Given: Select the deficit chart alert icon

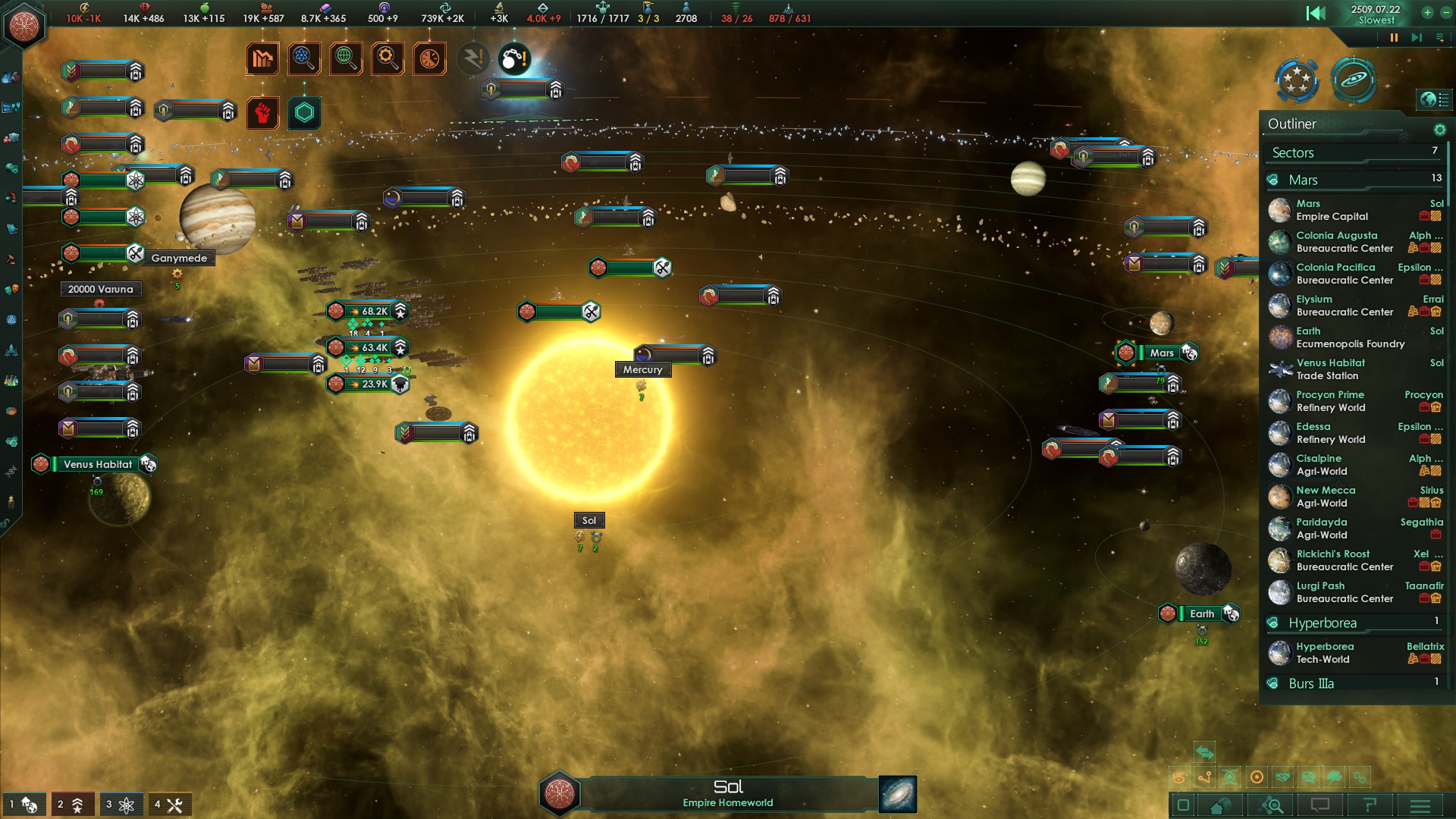Looking at the screenshot, I should click(262, 59).
